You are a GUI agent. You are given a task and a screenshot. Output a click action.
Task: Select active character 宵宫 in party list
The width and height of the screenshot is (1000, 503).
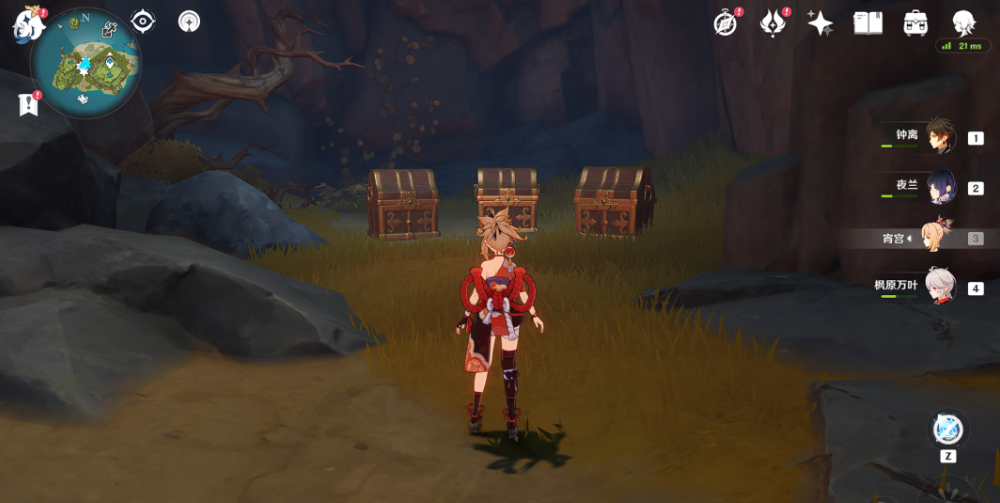(938, 238)
